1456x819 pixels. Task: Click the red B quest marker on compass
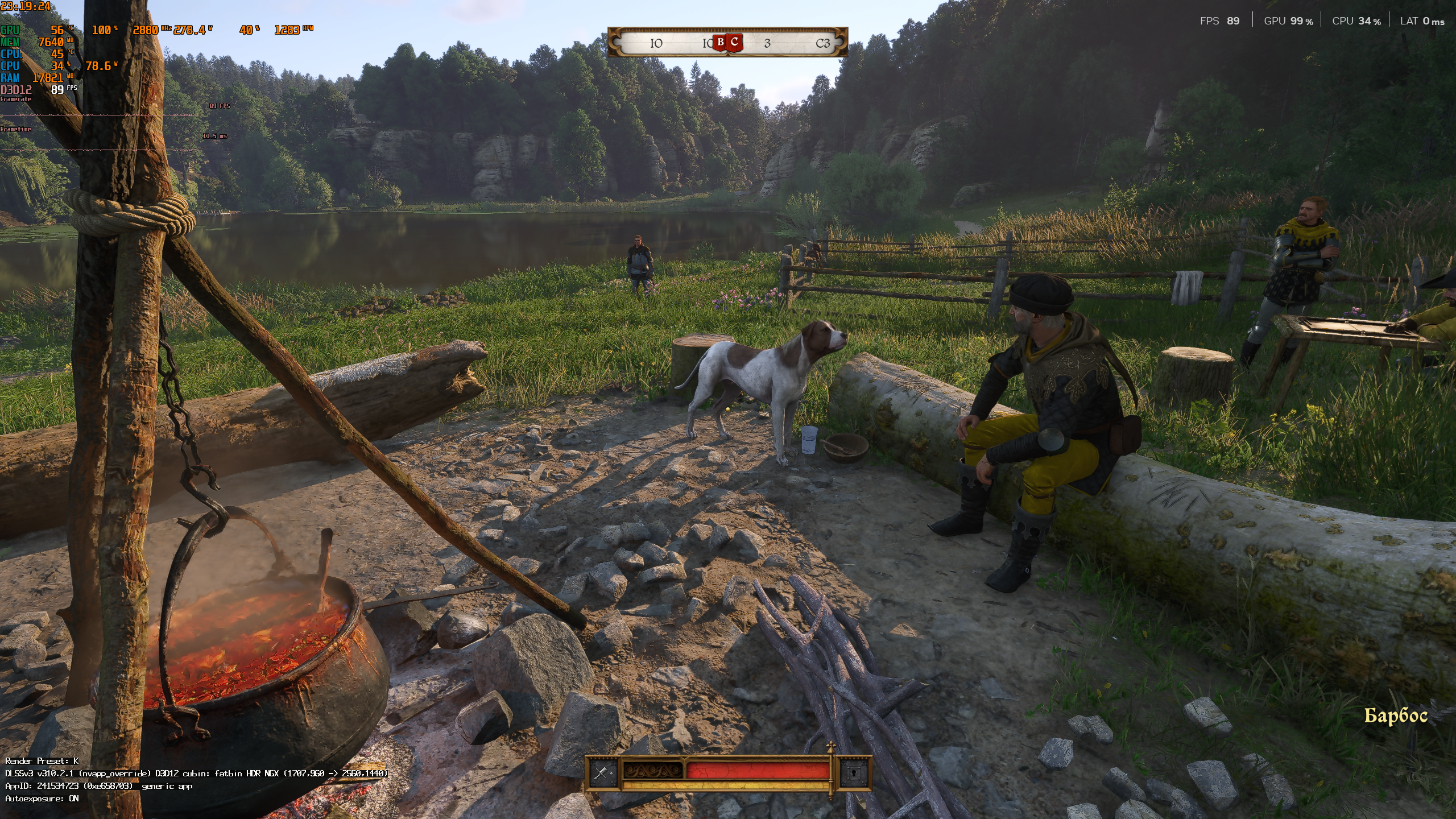(x=721, y=42)
